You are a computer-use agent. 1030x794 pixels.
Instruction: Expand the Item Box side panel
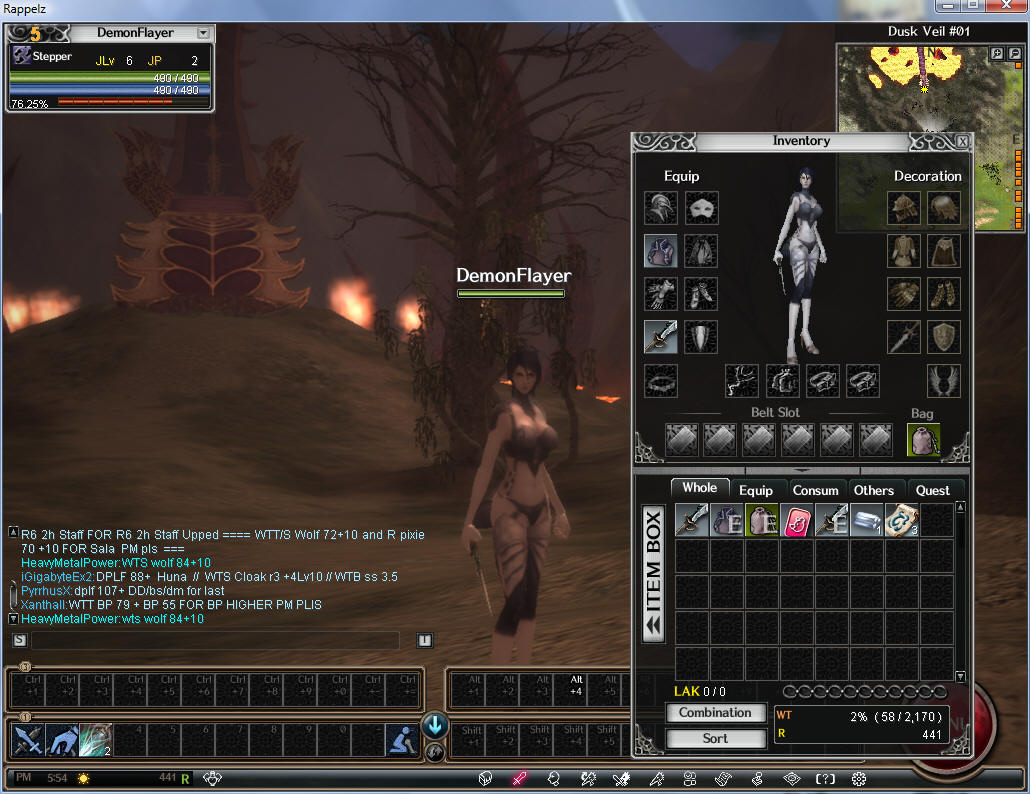pos(653,572)
